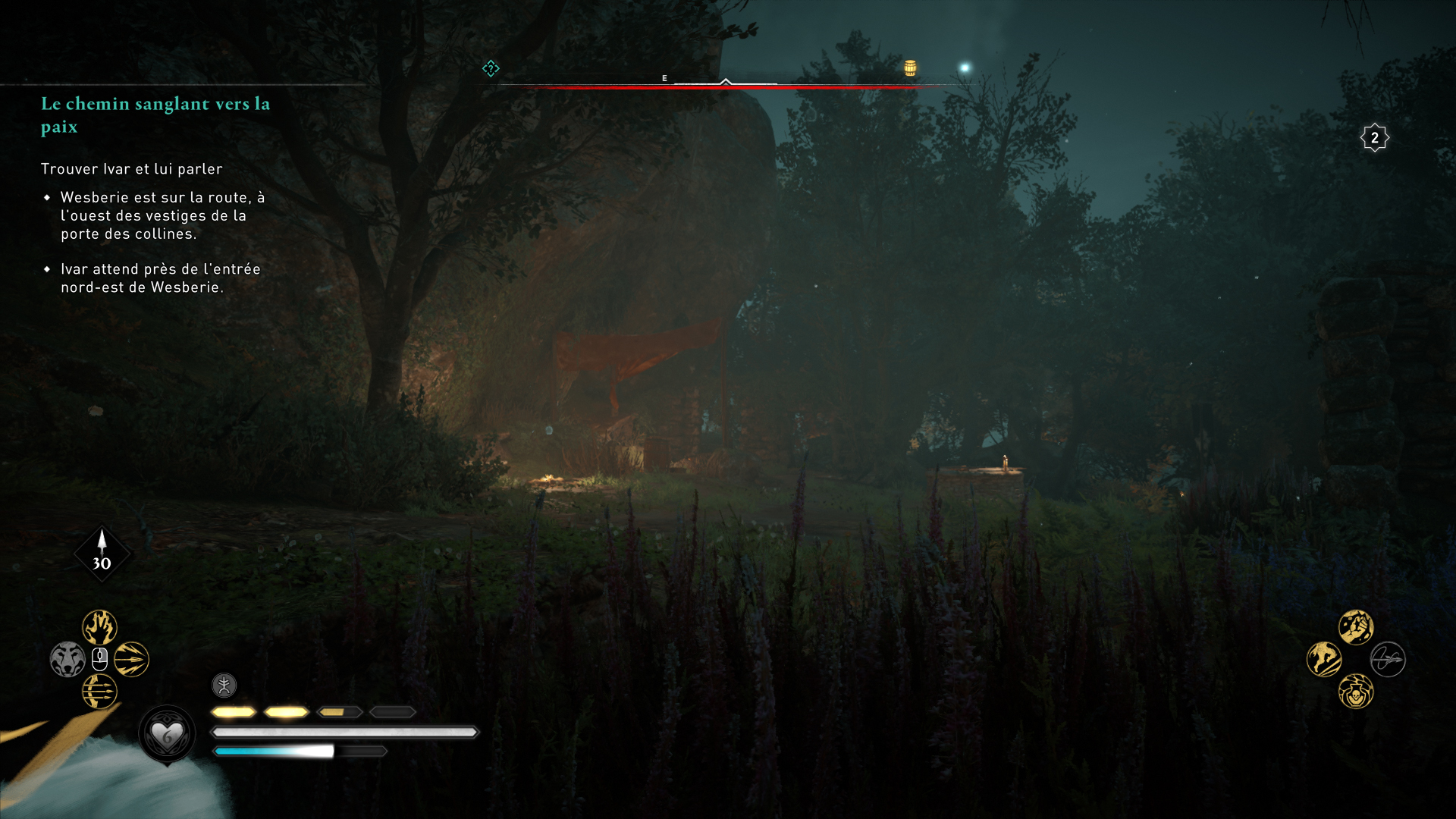Click the skill point badge showing 2
The image size is (1456, 819).
click(1374, 138)
